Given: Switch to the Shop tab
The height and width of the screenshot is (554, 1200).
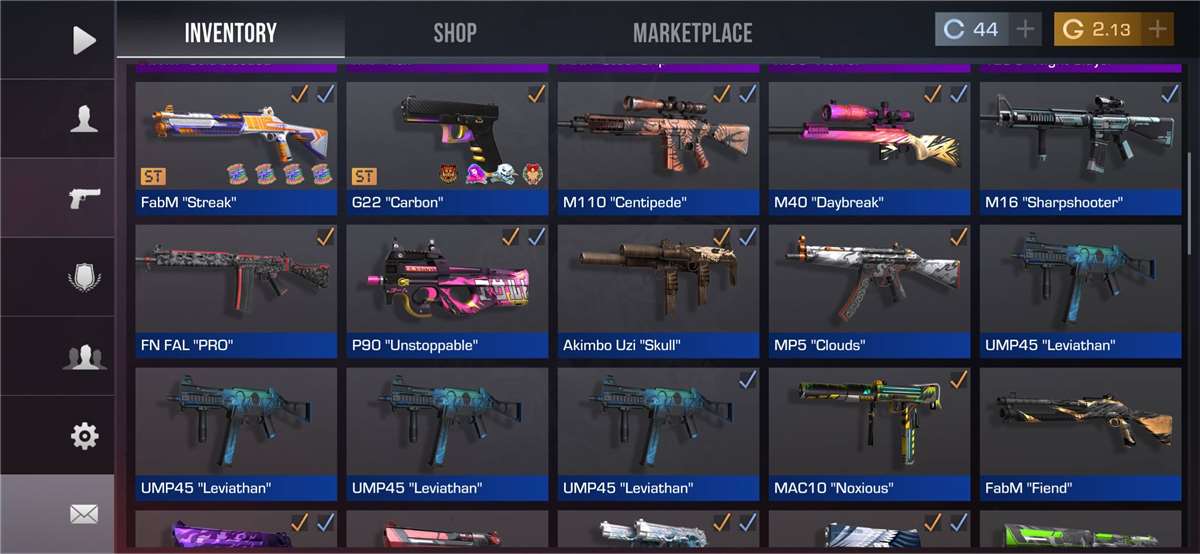Looking at the screenshot, I should tap(454, 32).
